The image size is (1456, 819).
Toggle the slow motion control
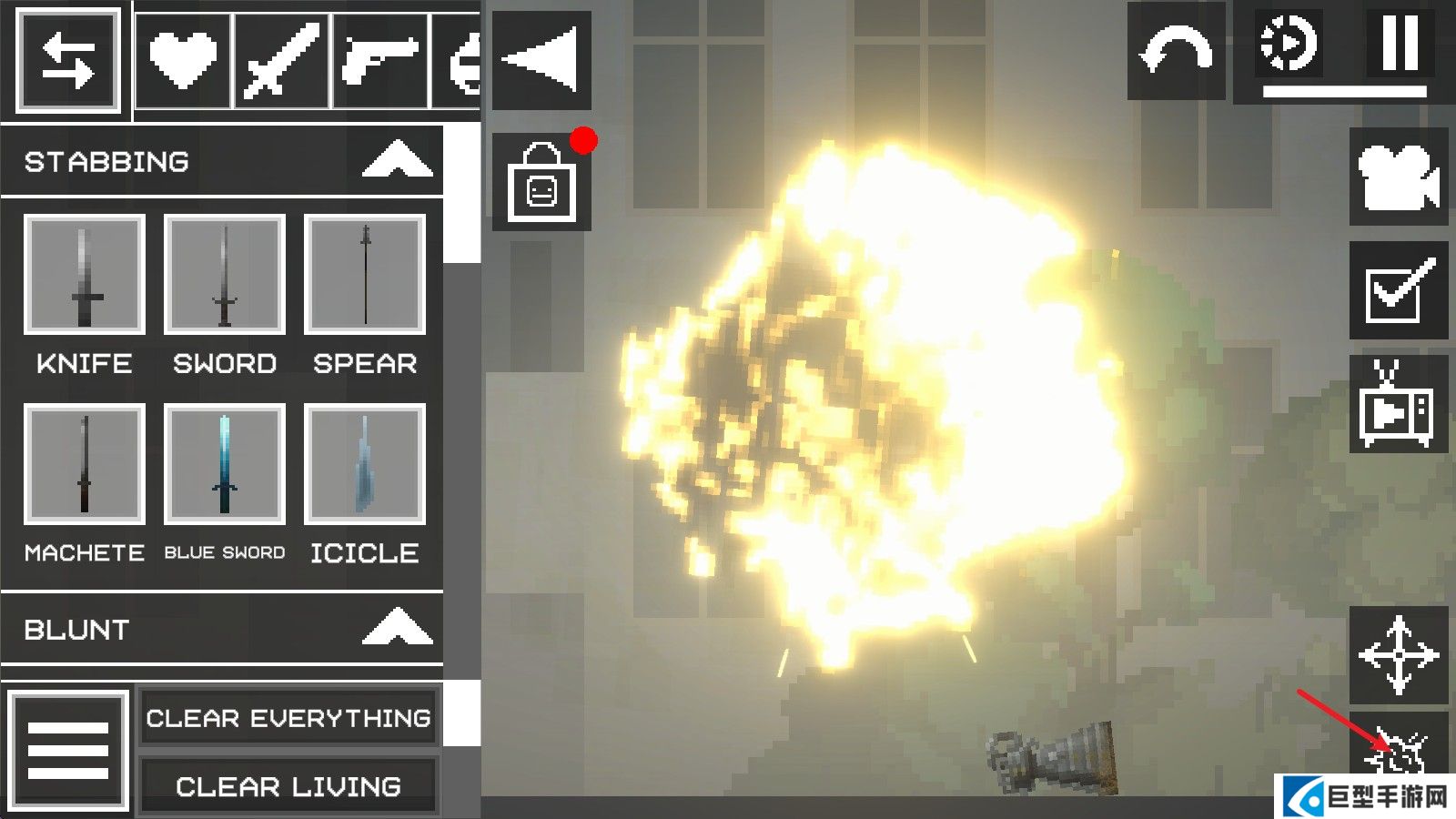pos(1289,44)
